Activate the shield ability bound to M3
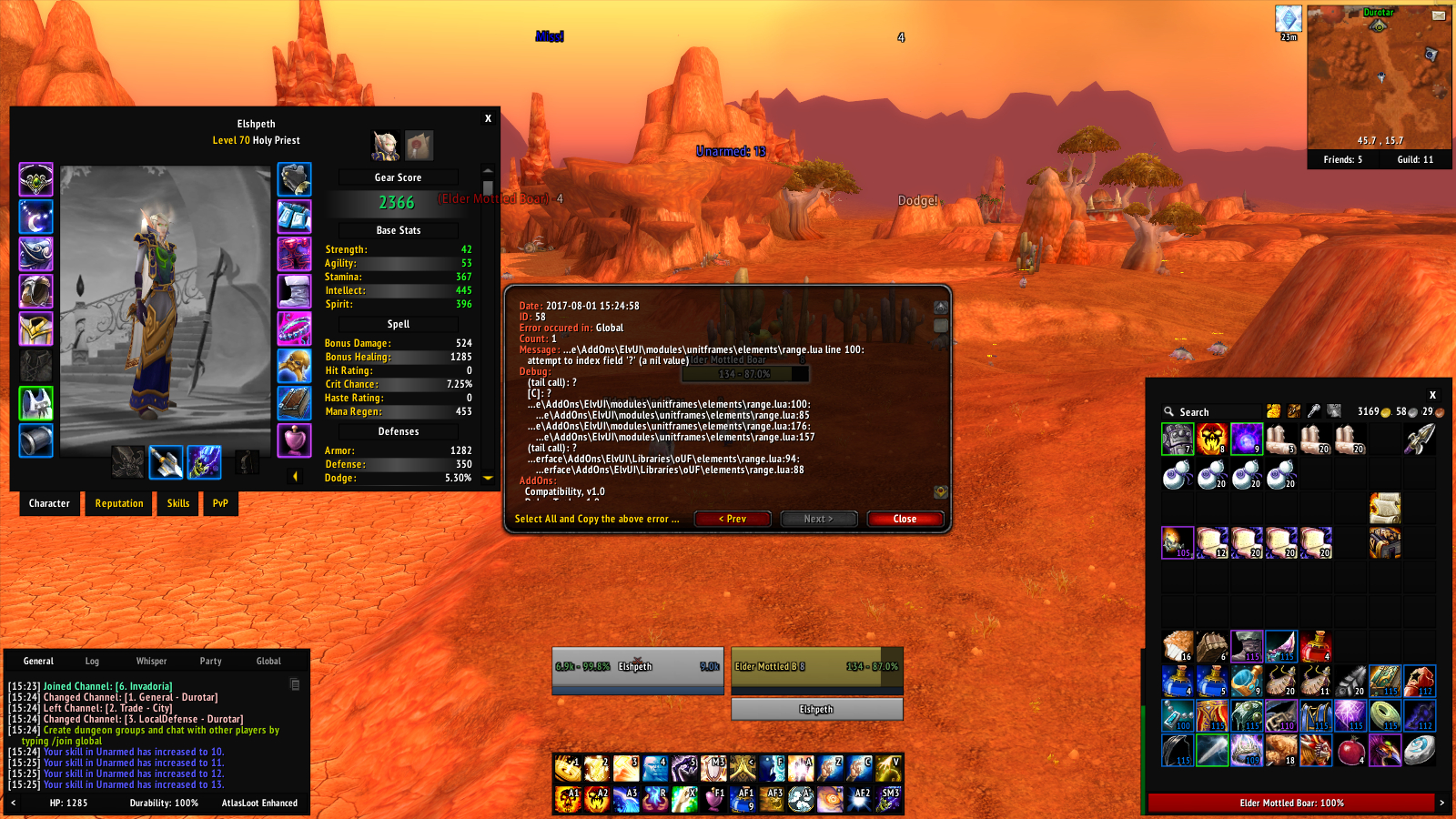 pyautogui.click(x=711, y=769)
